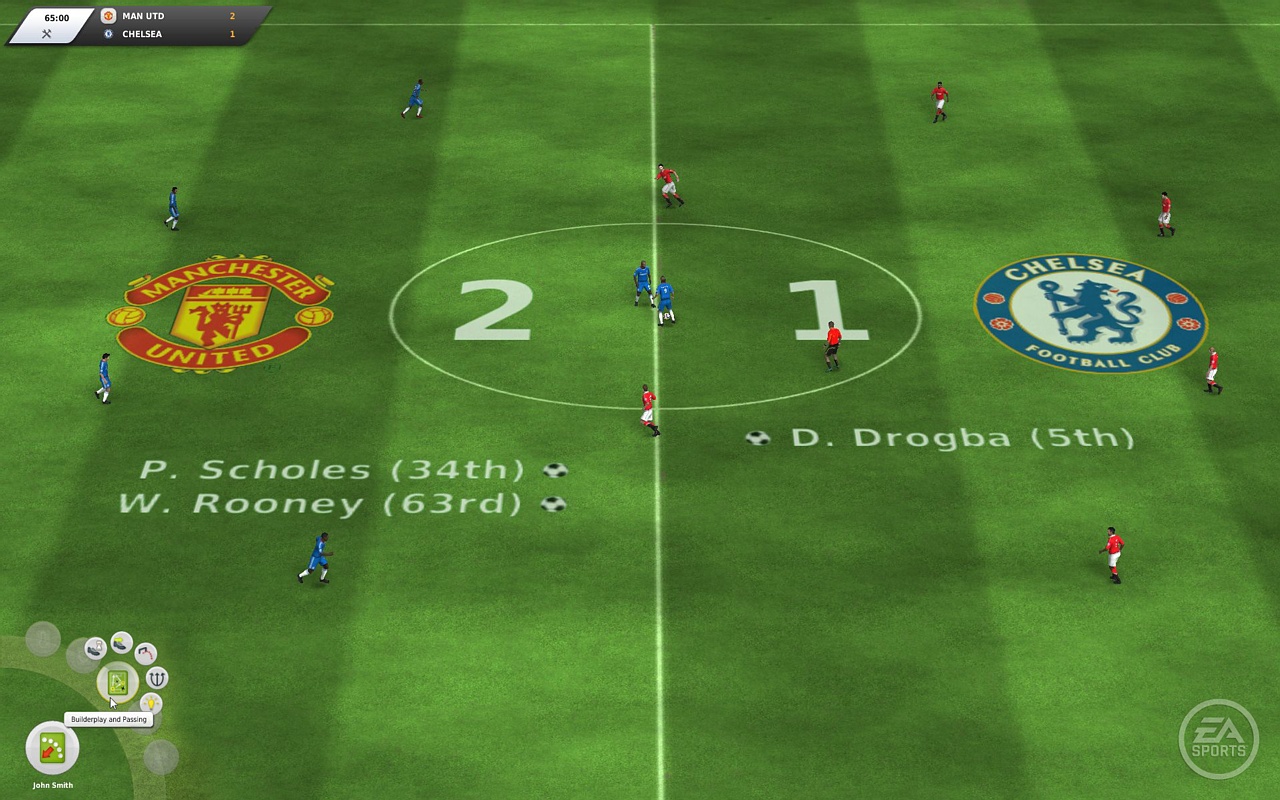The height and width of the screenshot is (800, 1280).
Task: Click John Smith's tactics card avatar
Action: 51,746
